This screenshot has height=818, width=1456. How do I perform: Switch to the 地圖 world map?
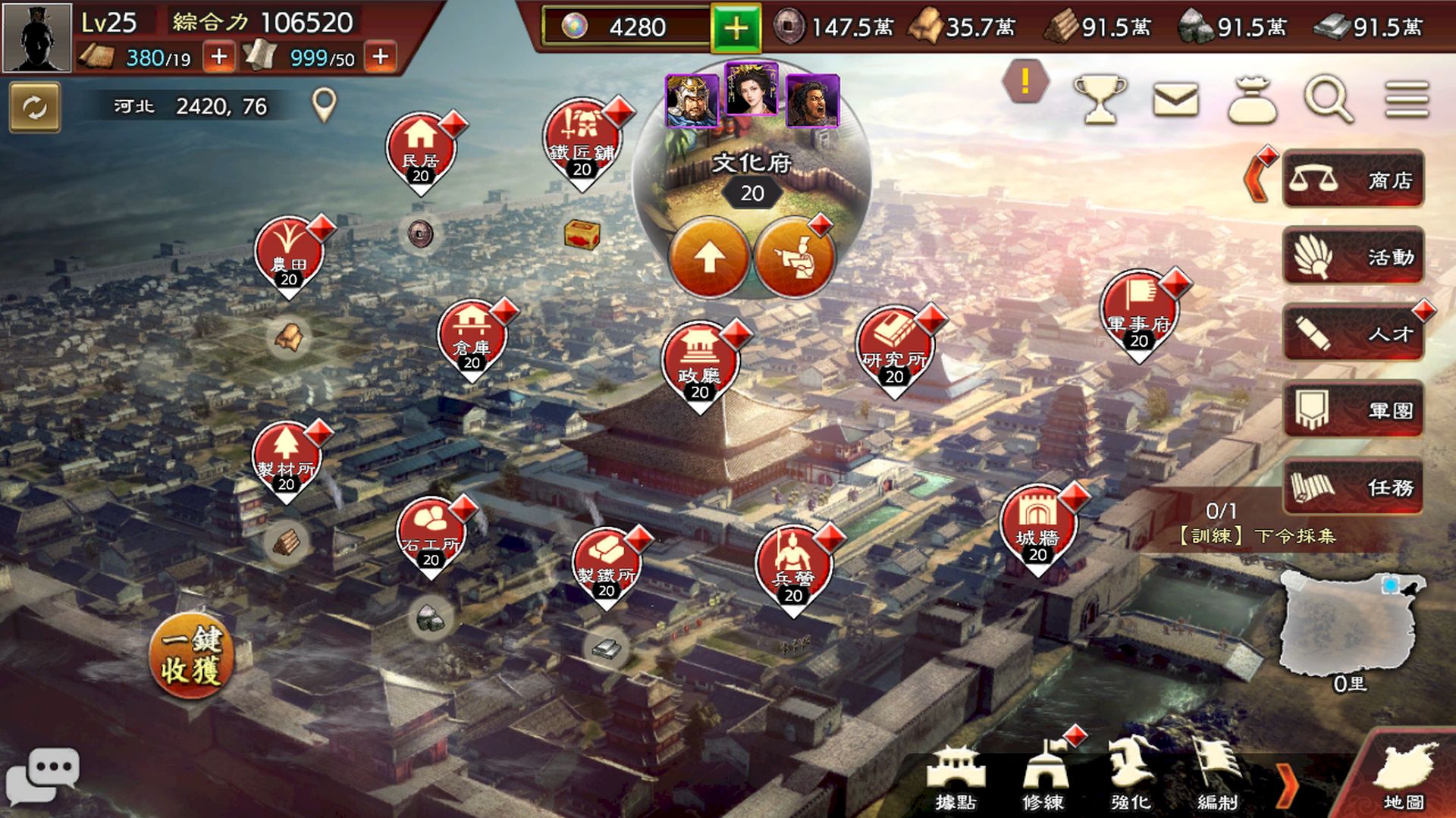pyautogui.click(x=1404, y=779)
